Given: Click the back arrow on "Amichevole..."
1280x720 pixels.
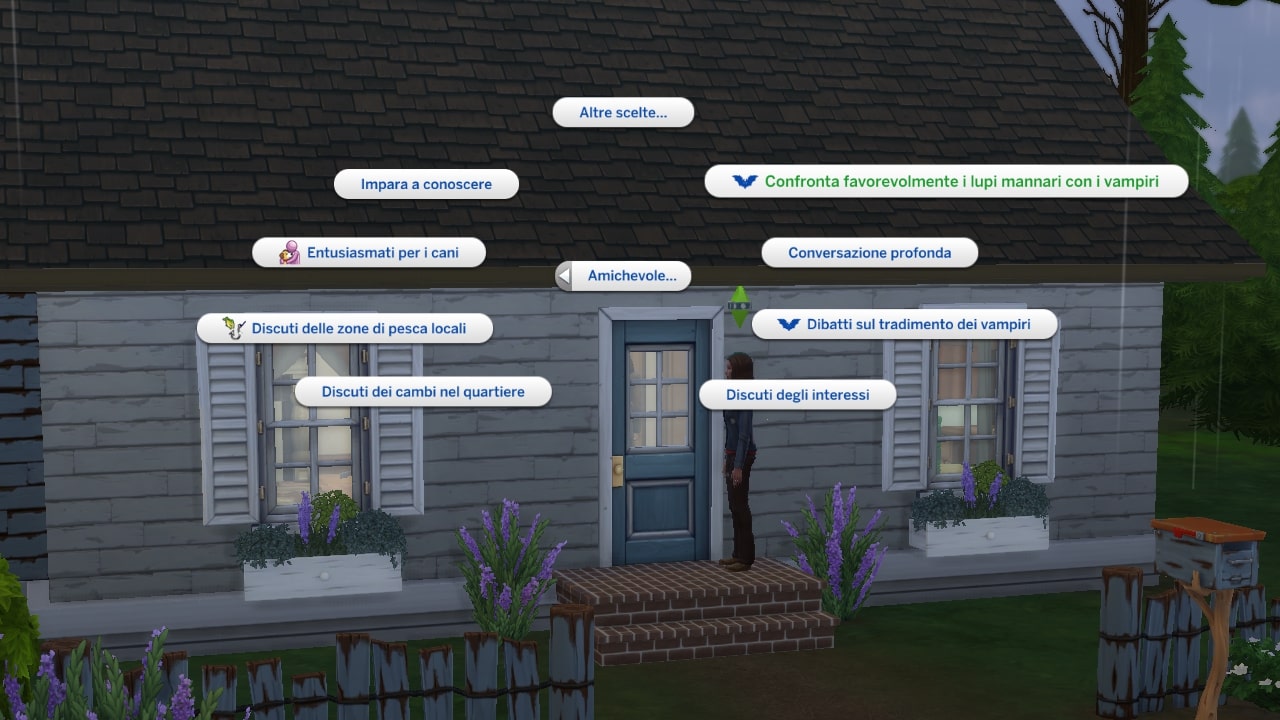Looking at the screenshot, I should coord(563,275).
